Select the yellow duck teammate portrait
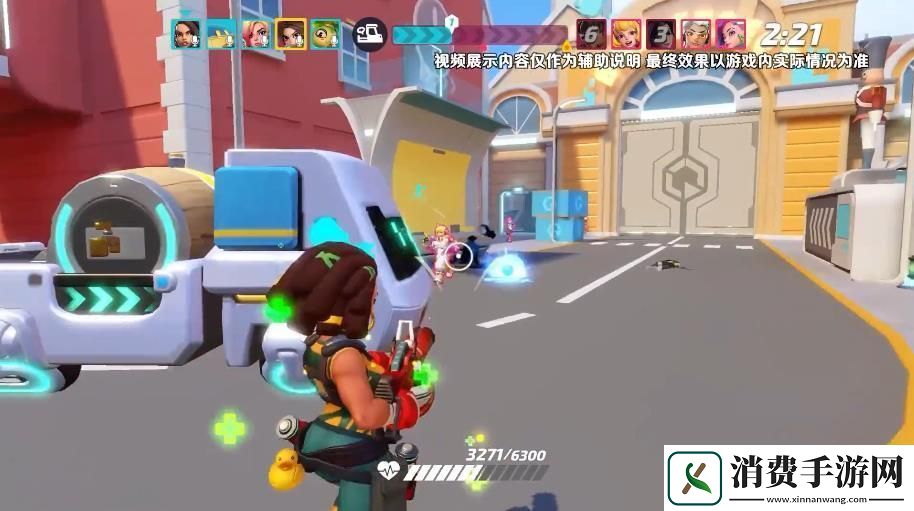The image size is (914, 511). pyautogui.click(x=221, y=35)
